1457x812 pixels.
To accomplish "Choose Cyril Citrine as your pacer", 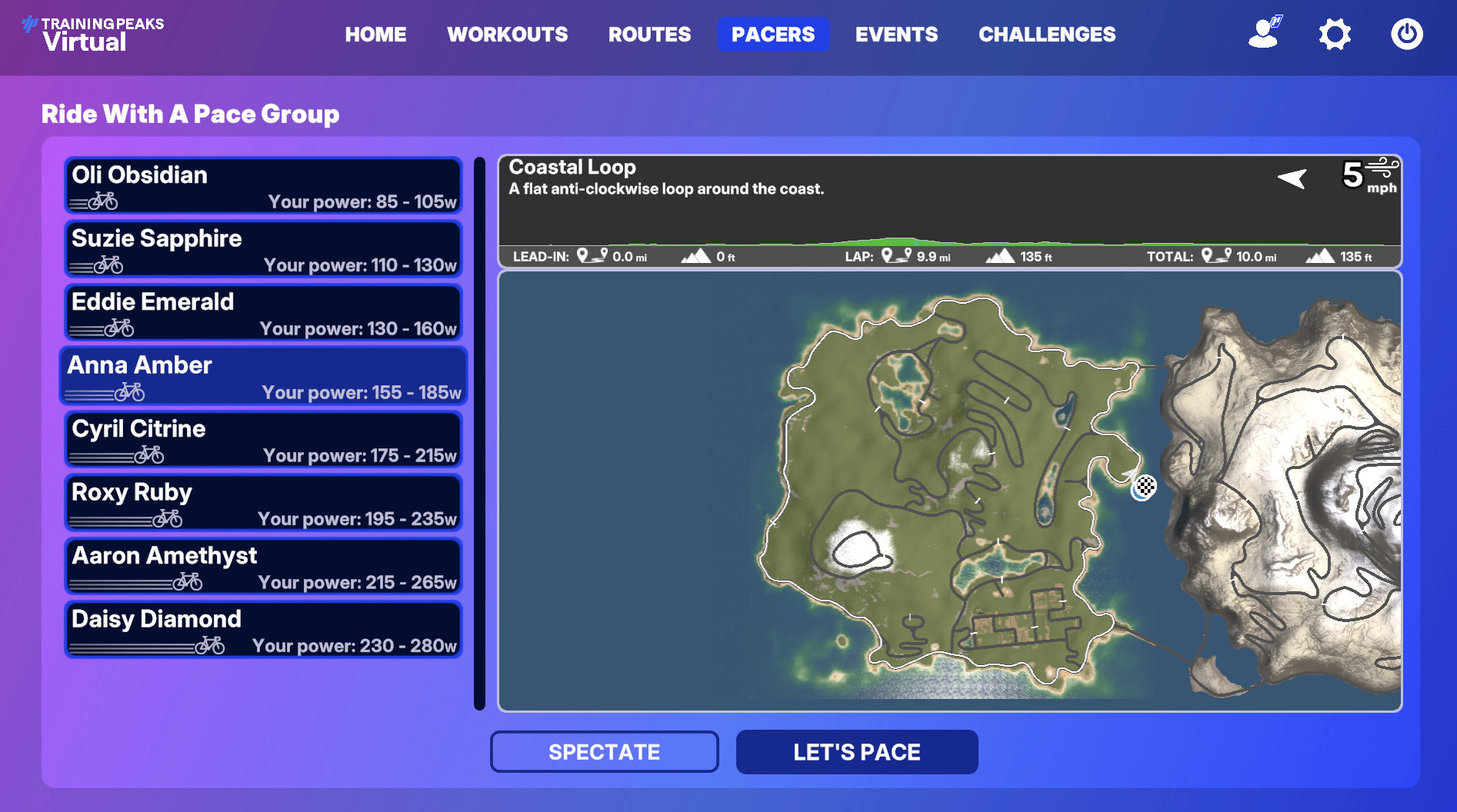I will [262, 439].
